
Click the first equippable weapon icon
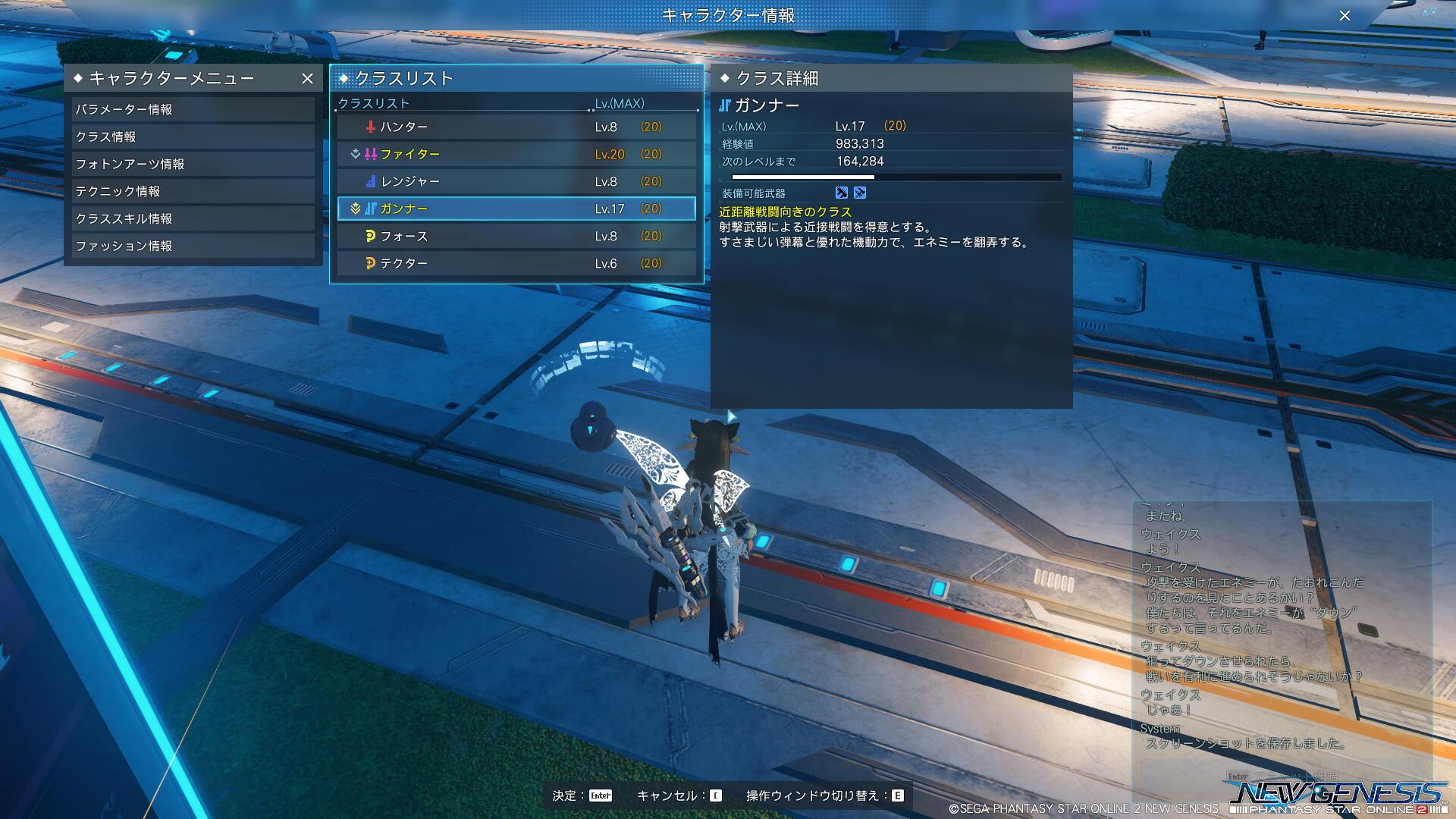click(841, 193)
